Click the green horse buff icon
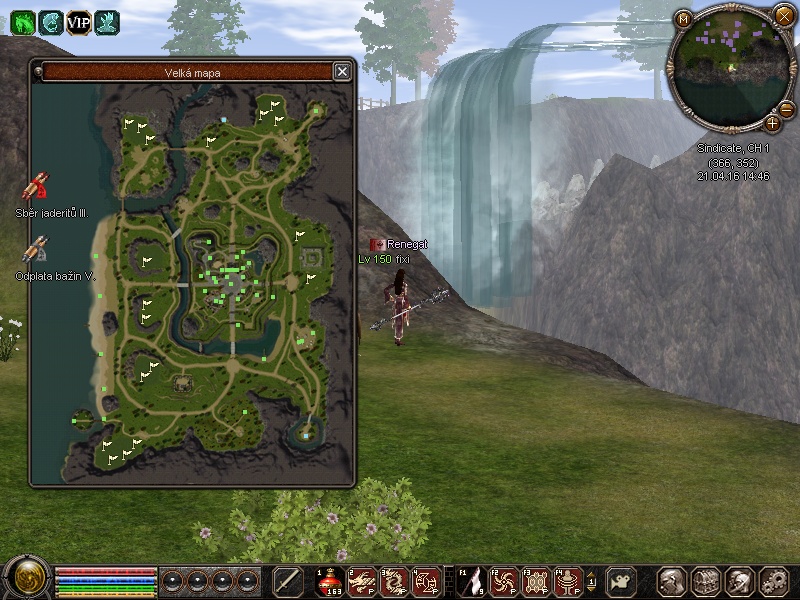Viewport: 800px width, 600px height. 22,21
